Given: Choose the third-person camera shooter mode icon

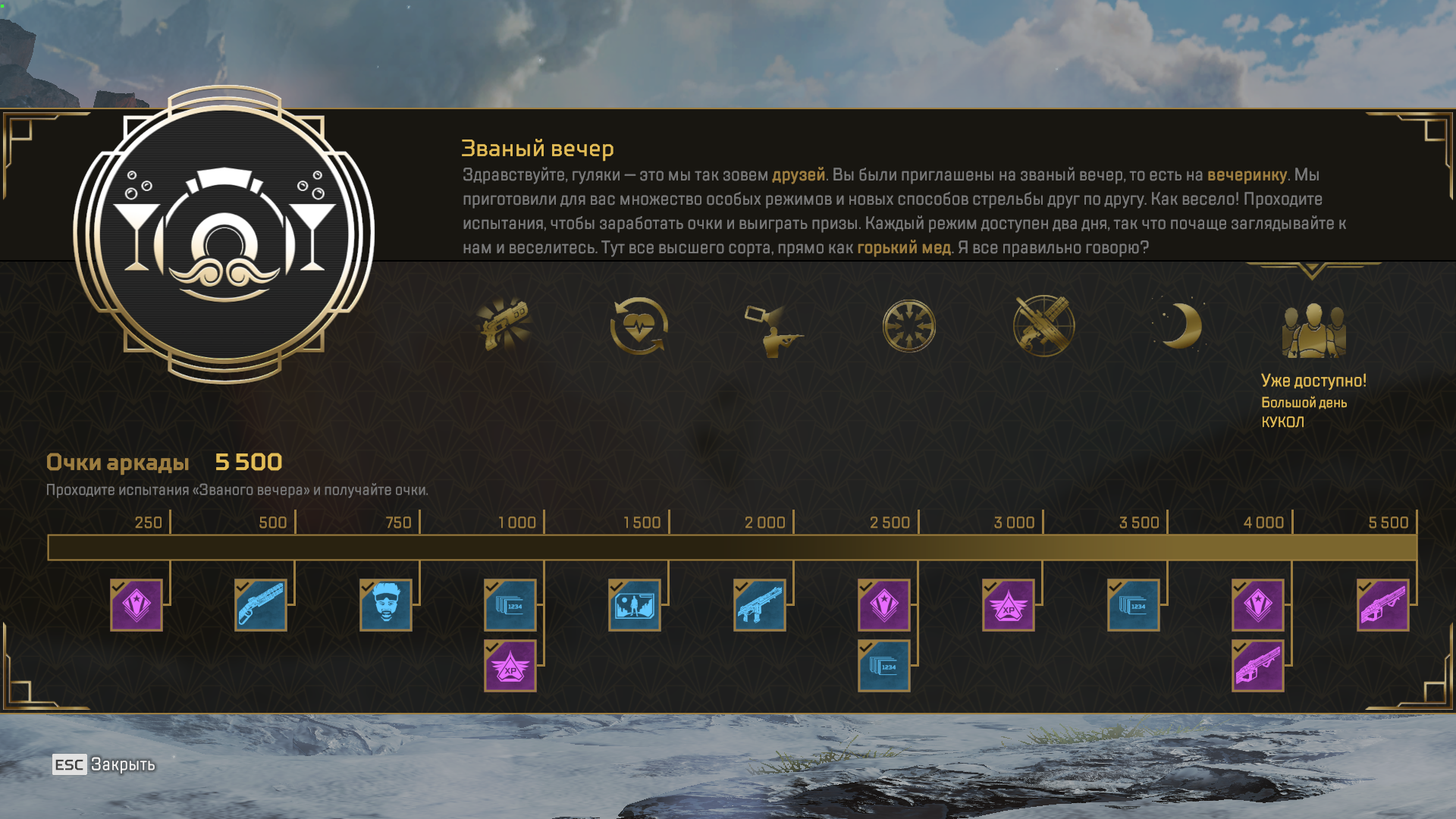Looking at the screenshot, I should pos(773,329).
